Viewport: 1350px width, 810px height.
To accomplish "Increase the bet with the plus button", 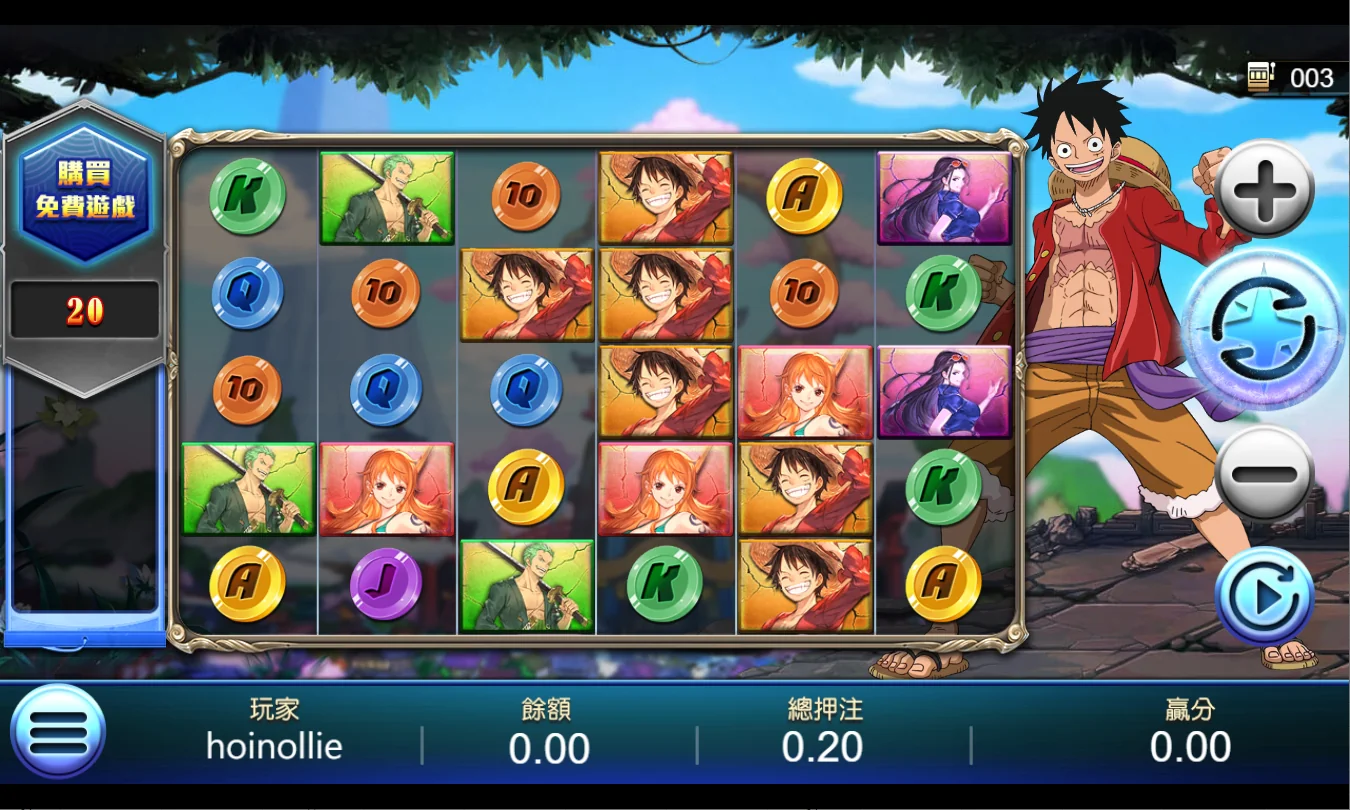I will pyautogui.click(x=1265, y=189).
